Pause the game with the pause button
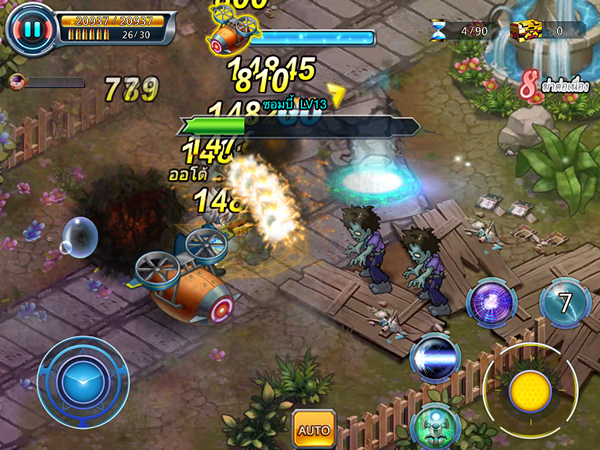 32,30
